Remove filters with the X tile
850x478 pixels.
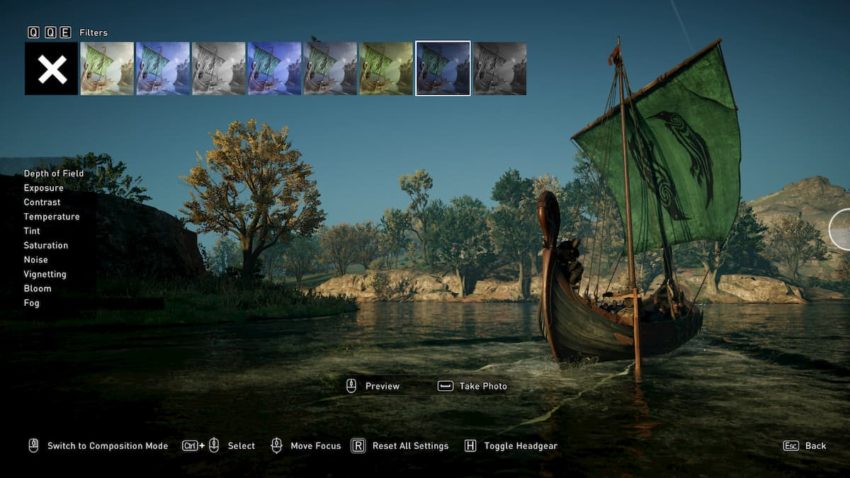(x=51, y=68)
